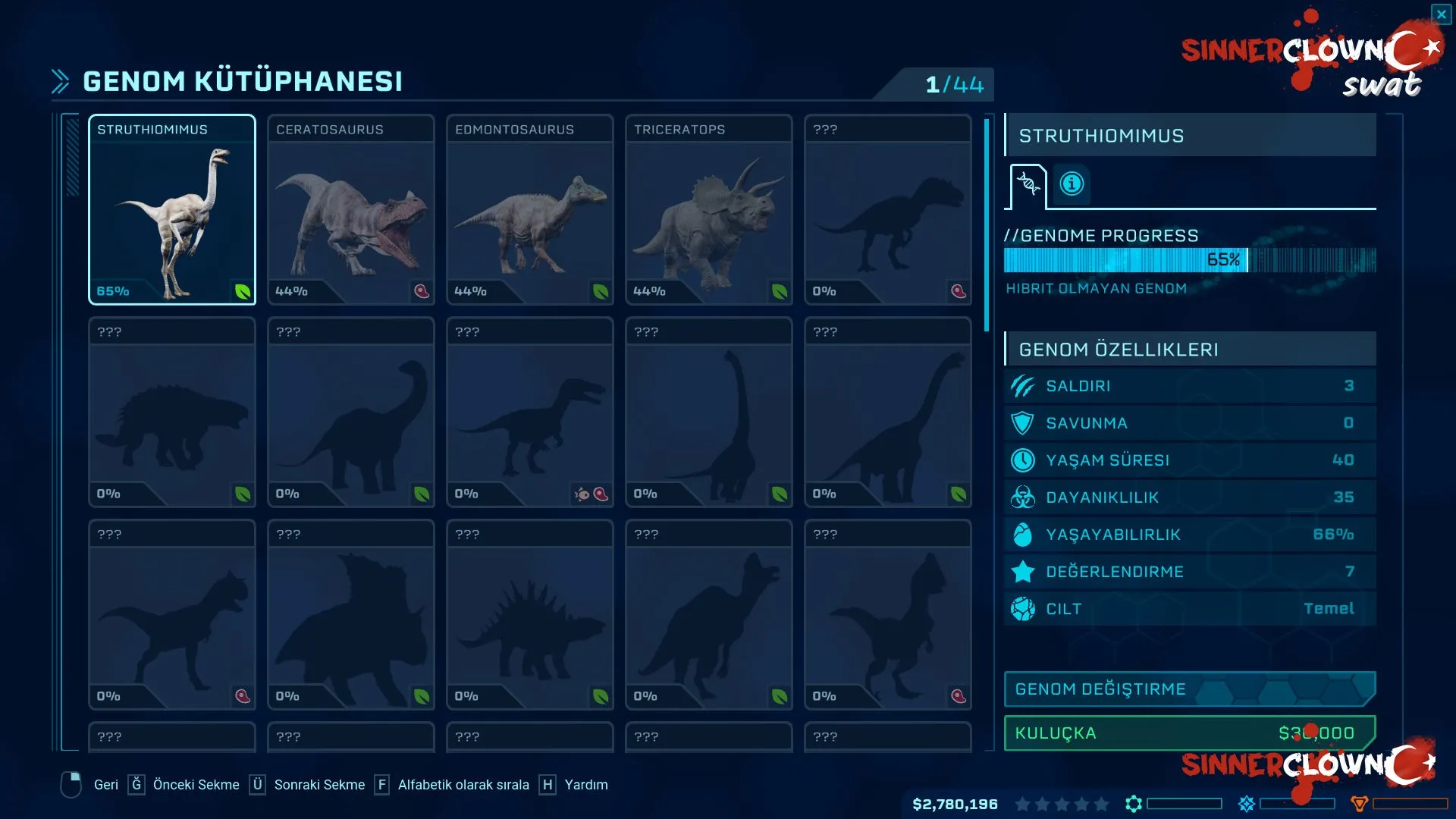
Task: Switch to the DNA genome tab
Action: coord(1028,184)
